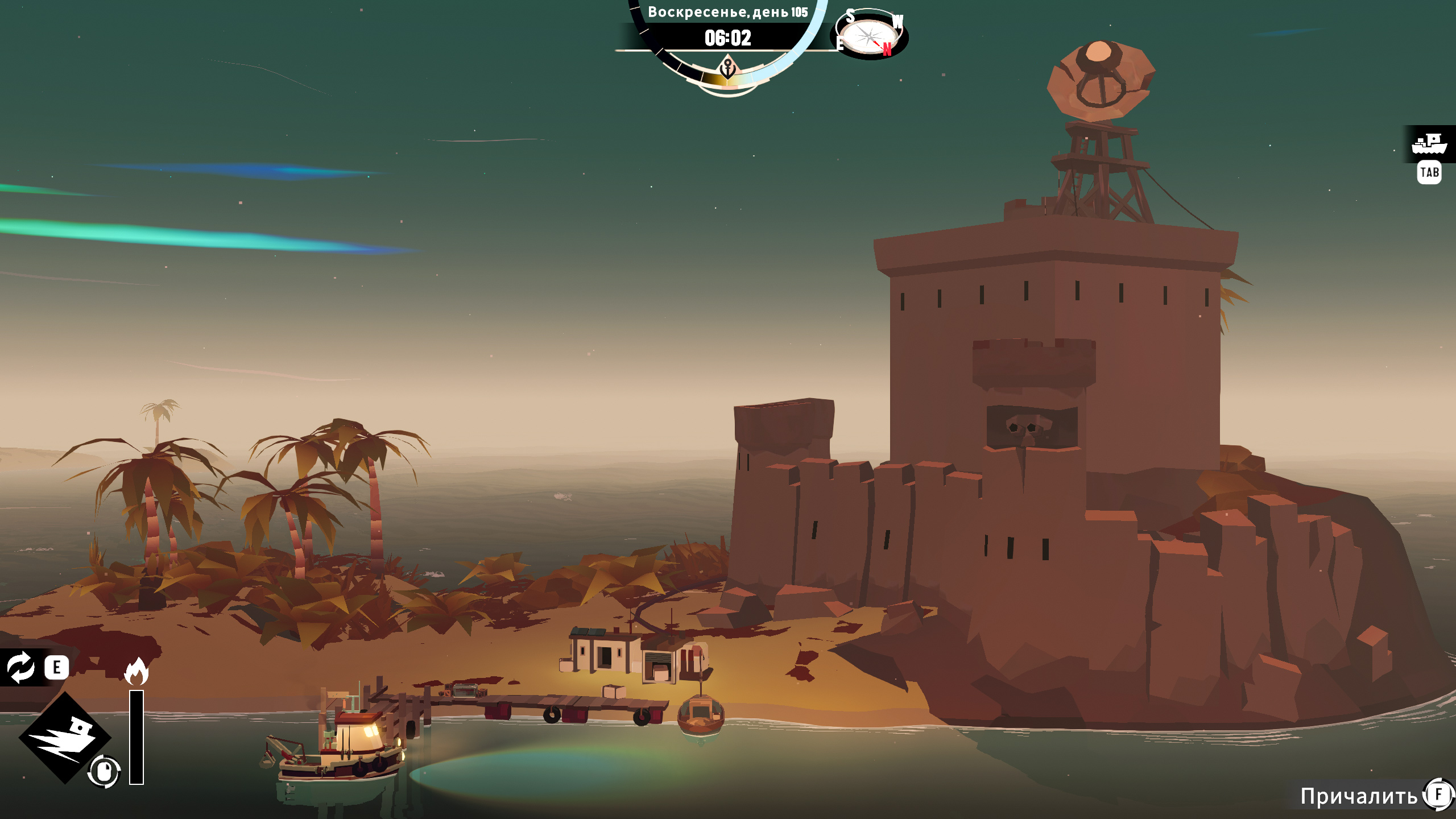Image resolution: width=1456 pixels, height=819 pixels.
Task: Open the cargo via the ship icon
Action: tap(1429, 144)
